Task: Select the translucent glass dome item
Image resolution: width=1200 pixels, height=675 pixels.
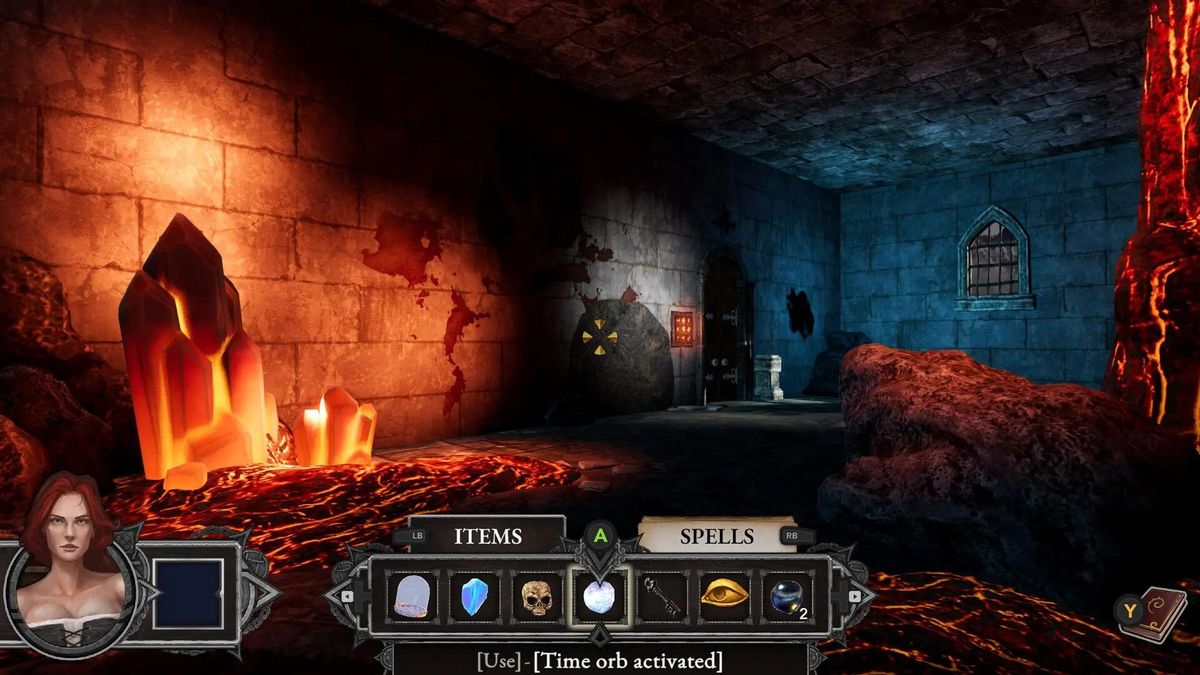Action: [411, 597]
